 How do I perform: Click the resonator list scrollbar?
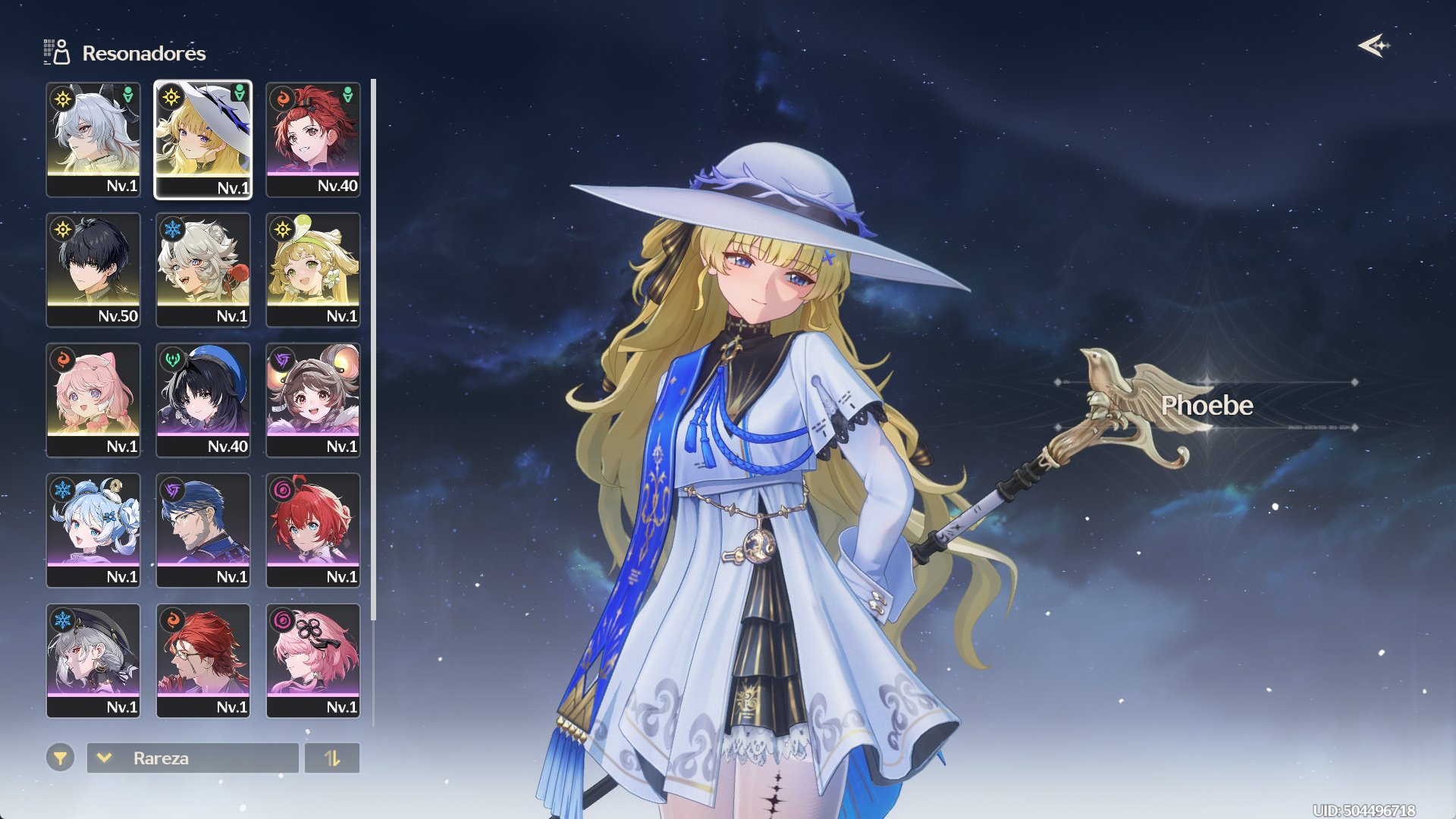pyautogui.click(x=373, y=349)
